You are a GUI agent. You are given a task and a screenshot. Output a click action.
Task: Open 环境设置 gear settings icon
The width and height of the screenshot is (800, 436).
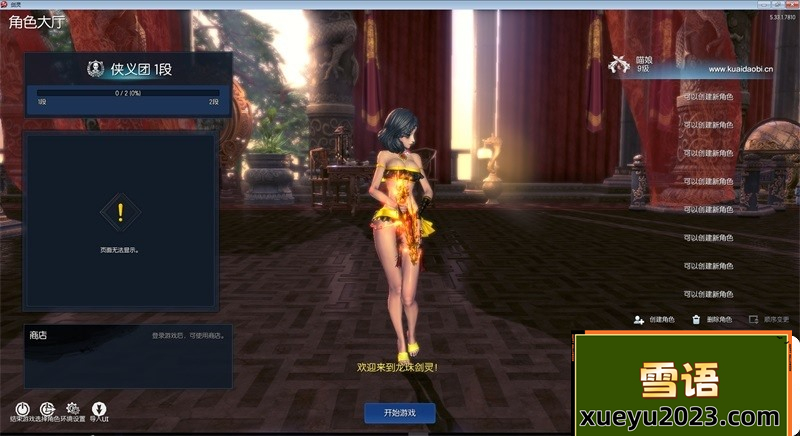73,408
